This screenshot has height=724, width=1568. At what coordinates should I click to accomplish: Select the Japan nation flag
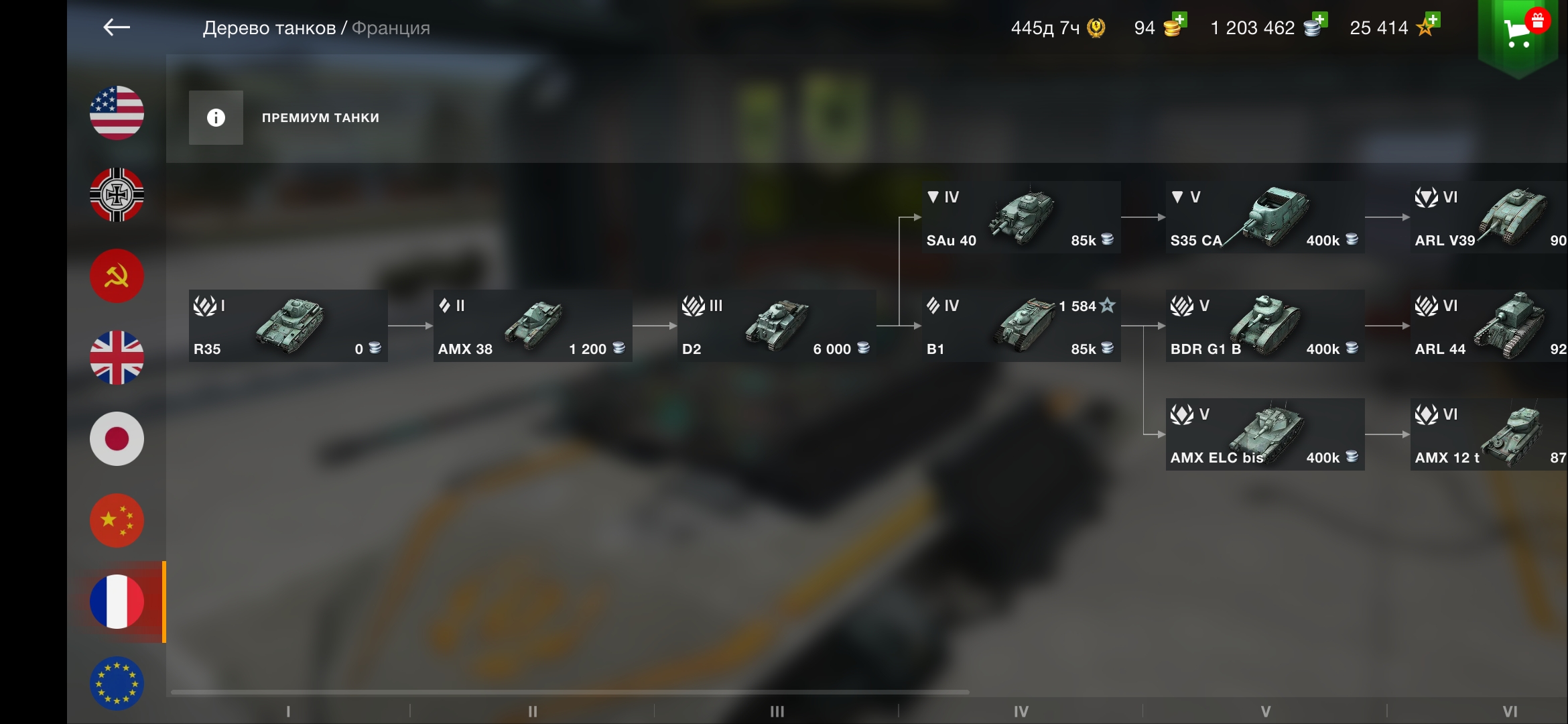(x=117, y=439)
